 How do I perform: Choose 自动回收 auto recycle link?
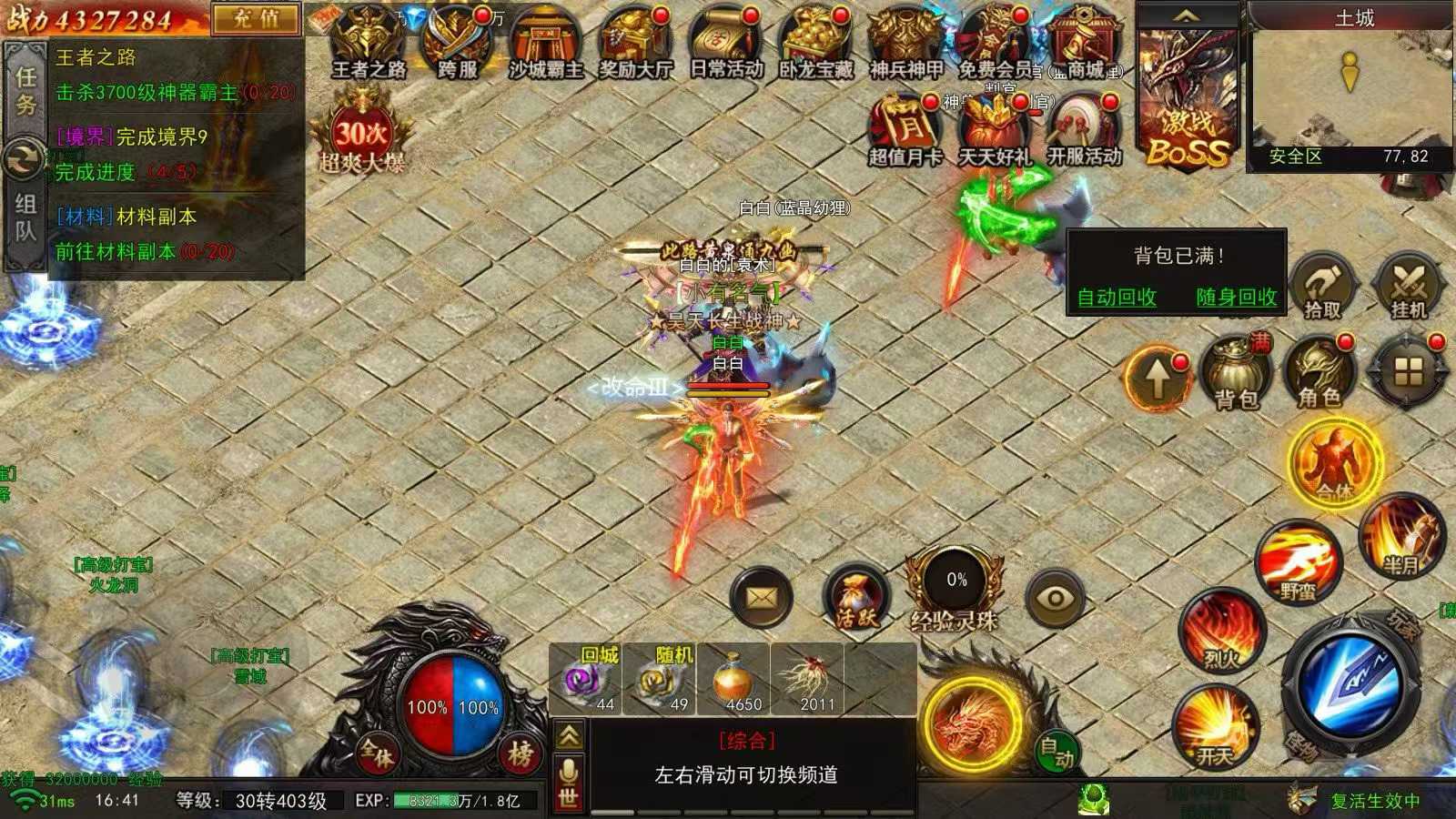(x=1117, y=298)
